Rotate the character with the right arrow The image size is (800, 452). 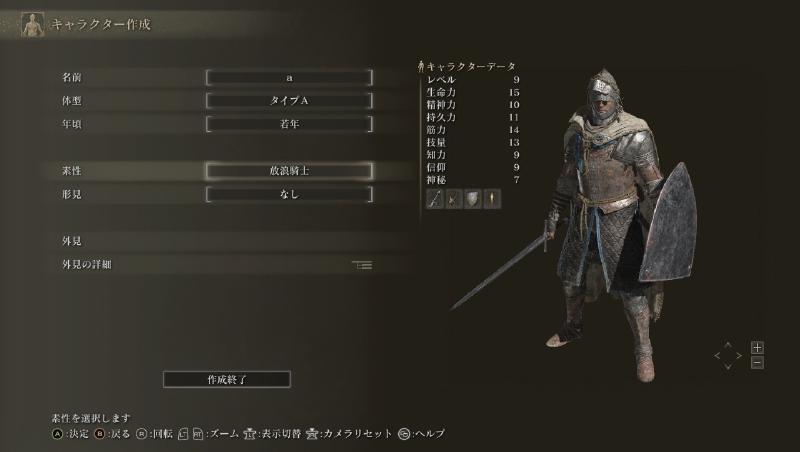coord(739,354)
